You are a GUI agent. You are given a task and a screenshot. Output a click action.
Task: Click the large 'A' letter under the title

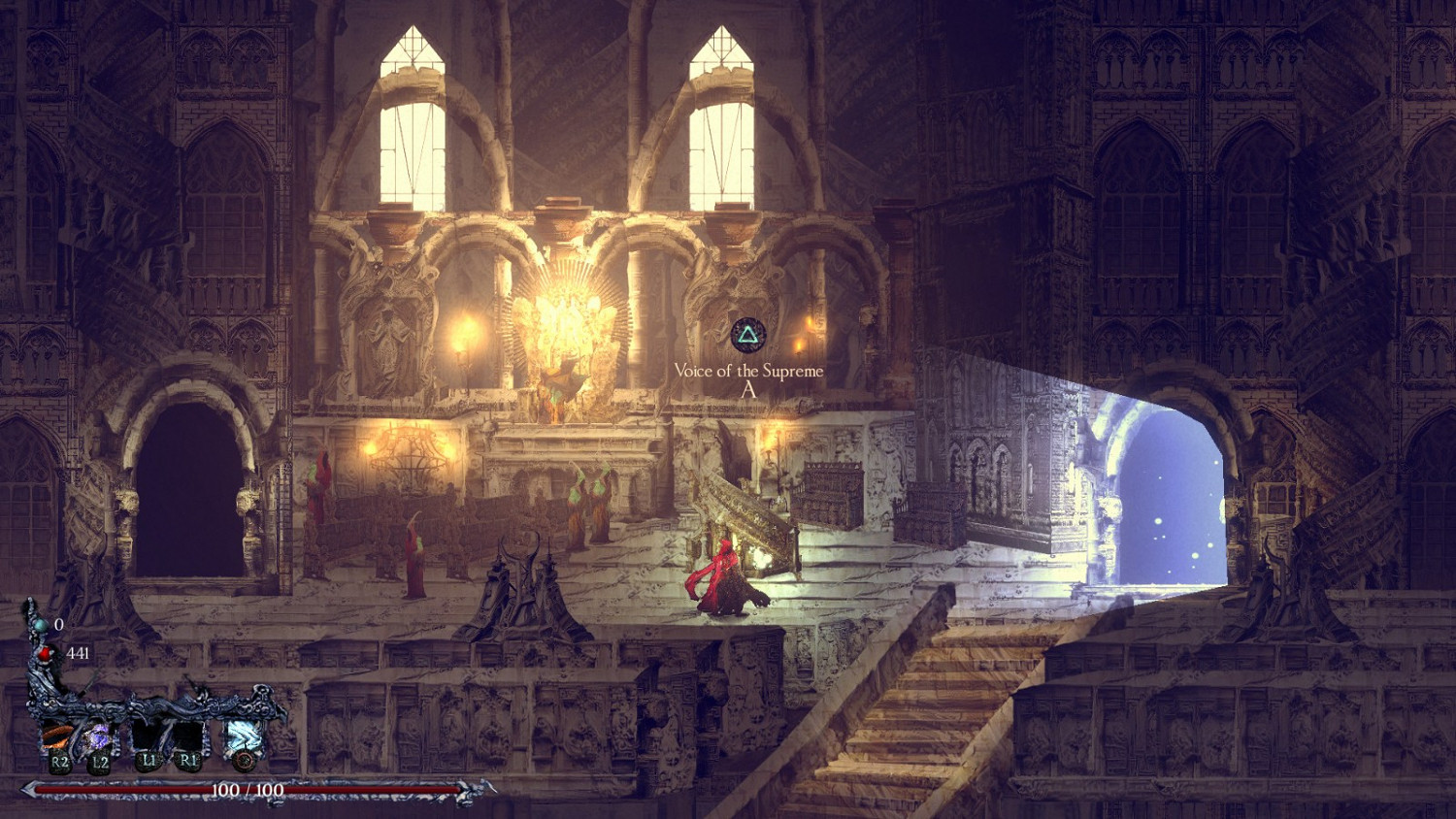click(x=747, y=390)
